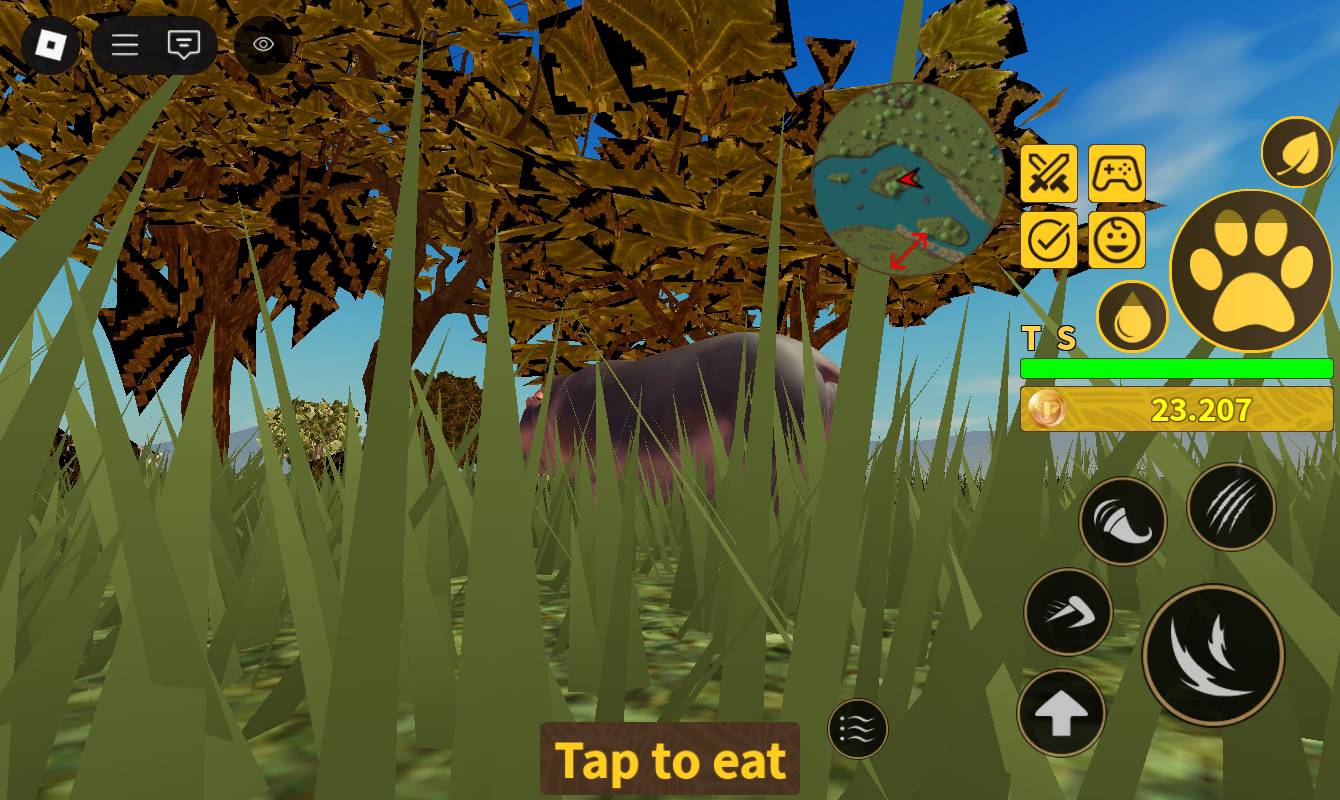
Task: Expand the minimap with the red arrows
Action: tap(909, 250)
